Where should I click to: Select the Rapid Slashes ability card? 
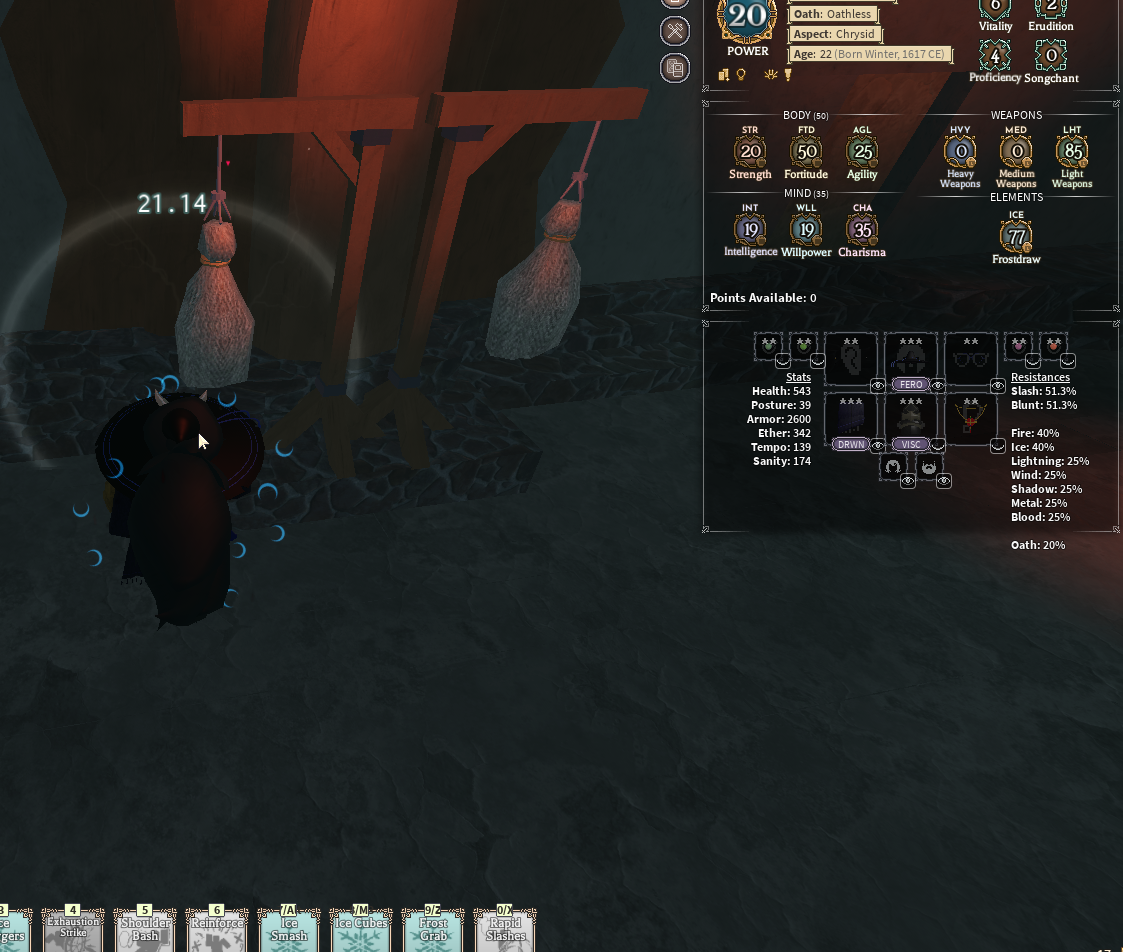point(505,932)
